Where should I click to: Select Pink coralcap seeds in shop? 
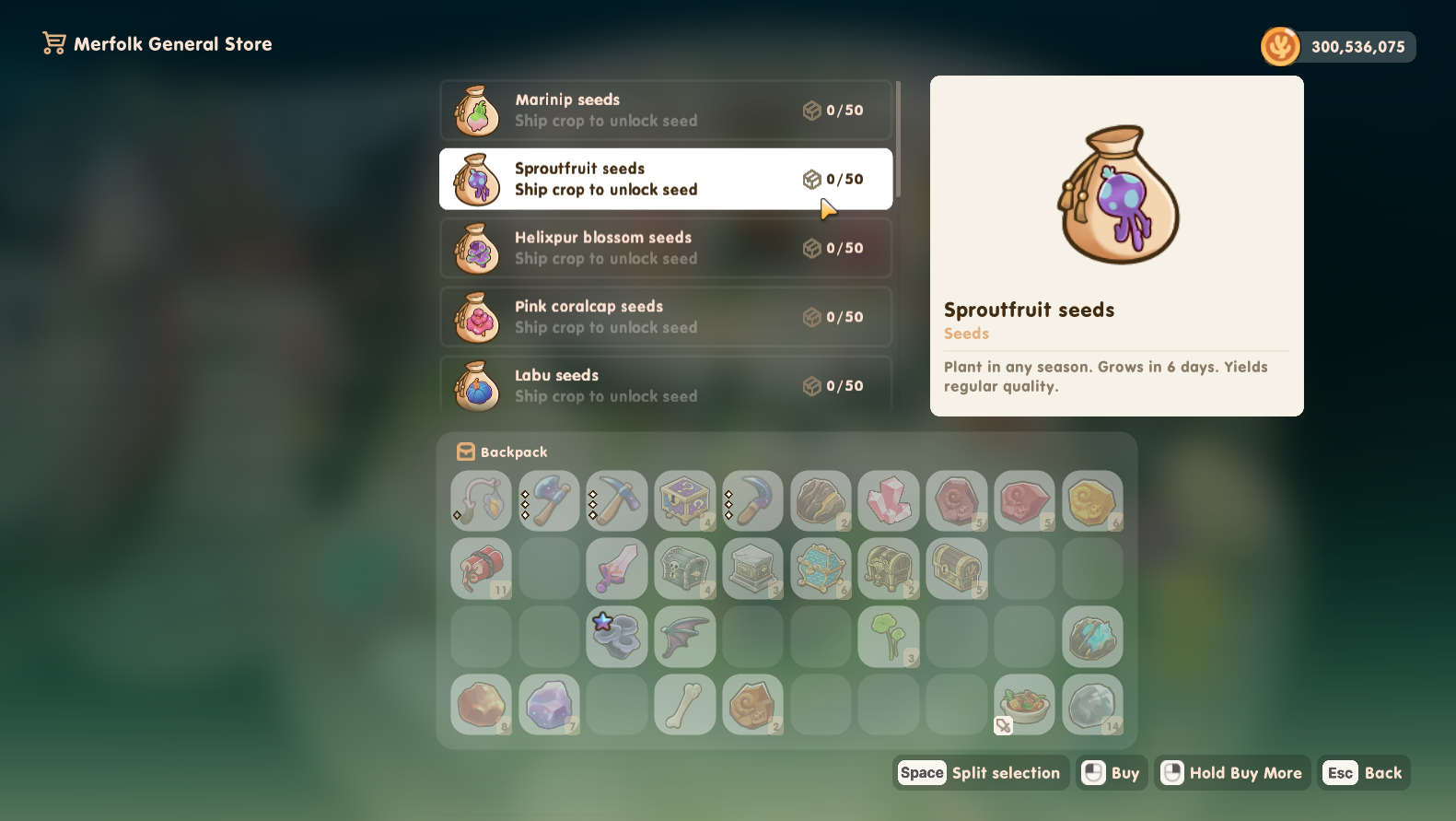point(665,317)
